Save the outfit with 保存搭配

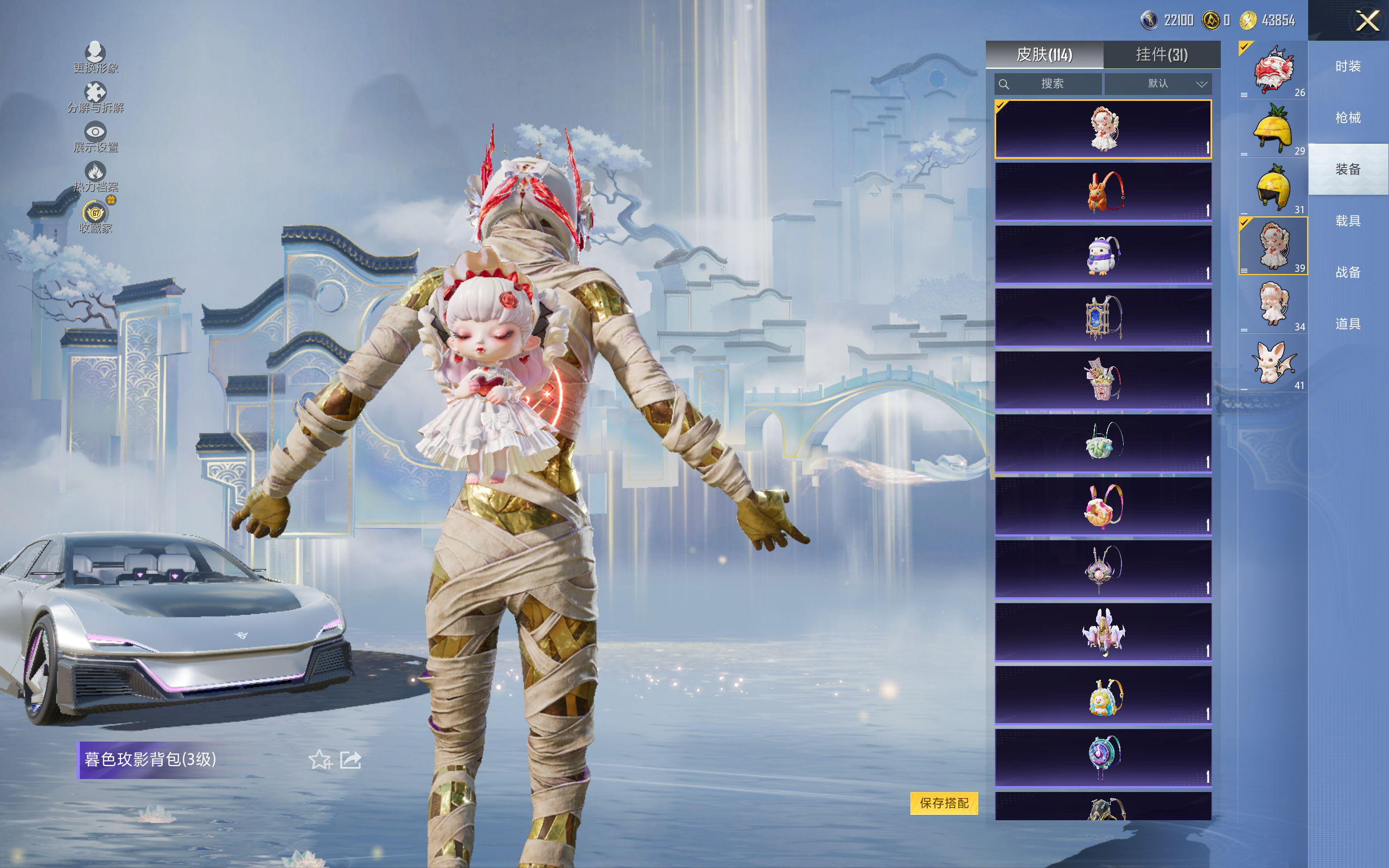click(x=944, y=802)
